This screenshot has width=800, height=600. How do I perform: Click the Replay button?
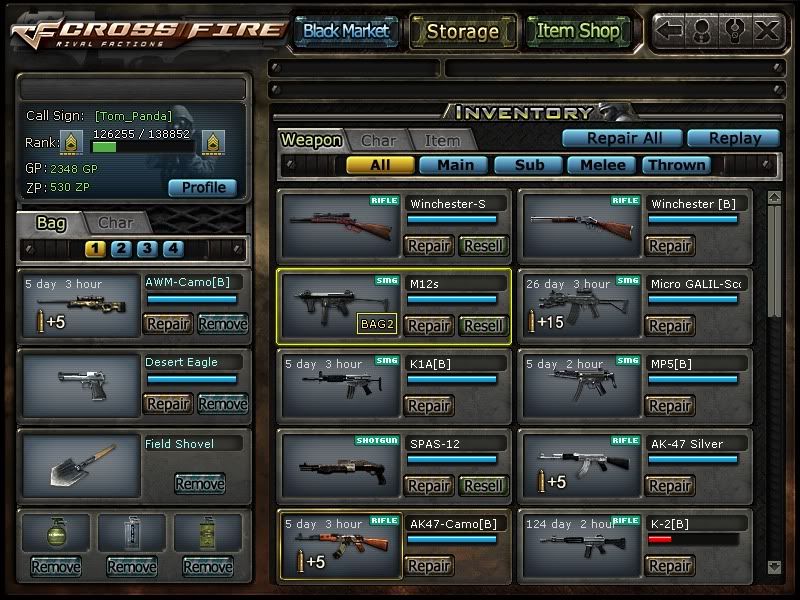pyautogui.click(x=734, y=138)
